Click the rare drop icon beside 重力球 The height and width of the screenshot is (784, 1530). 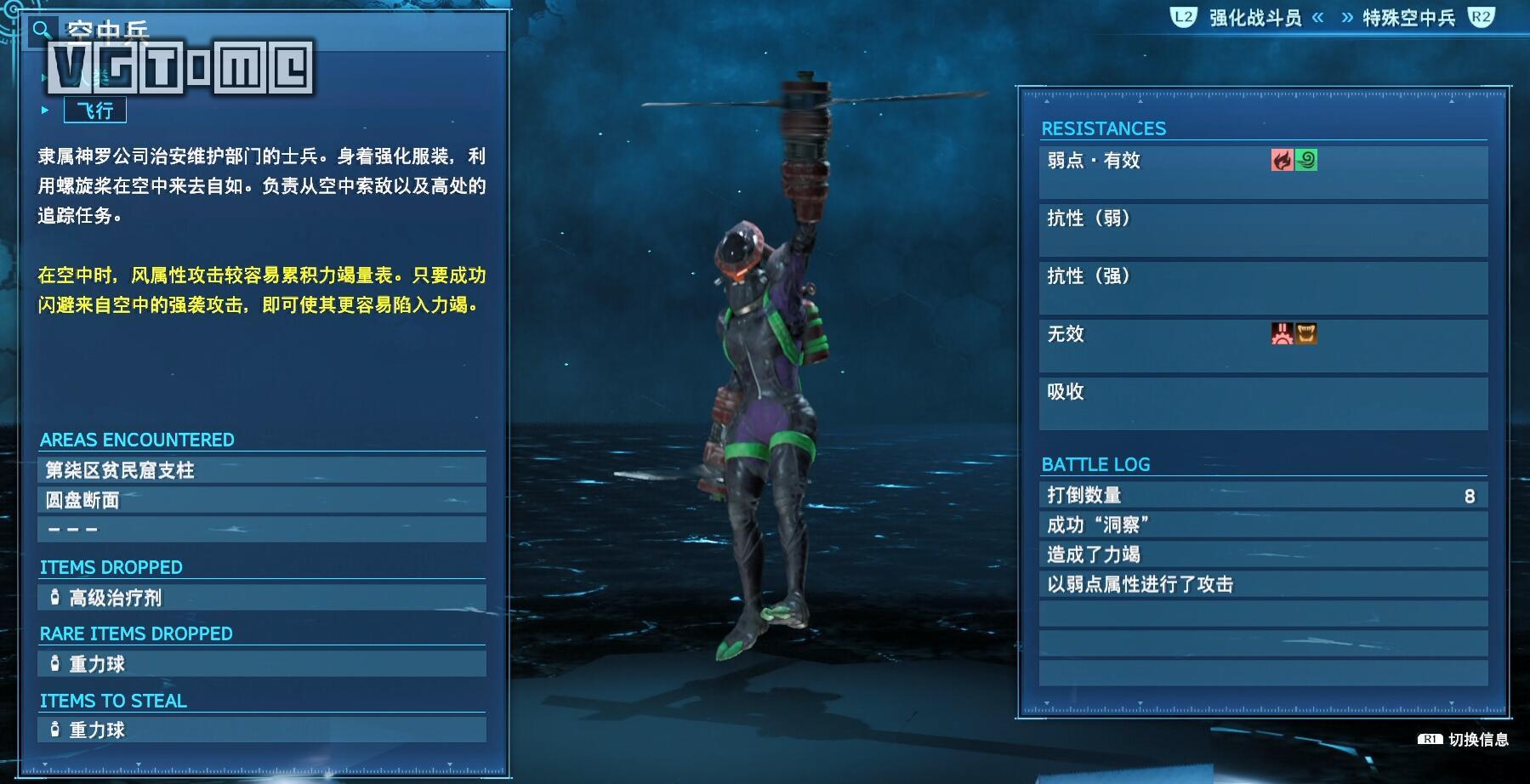coord(54,663)
